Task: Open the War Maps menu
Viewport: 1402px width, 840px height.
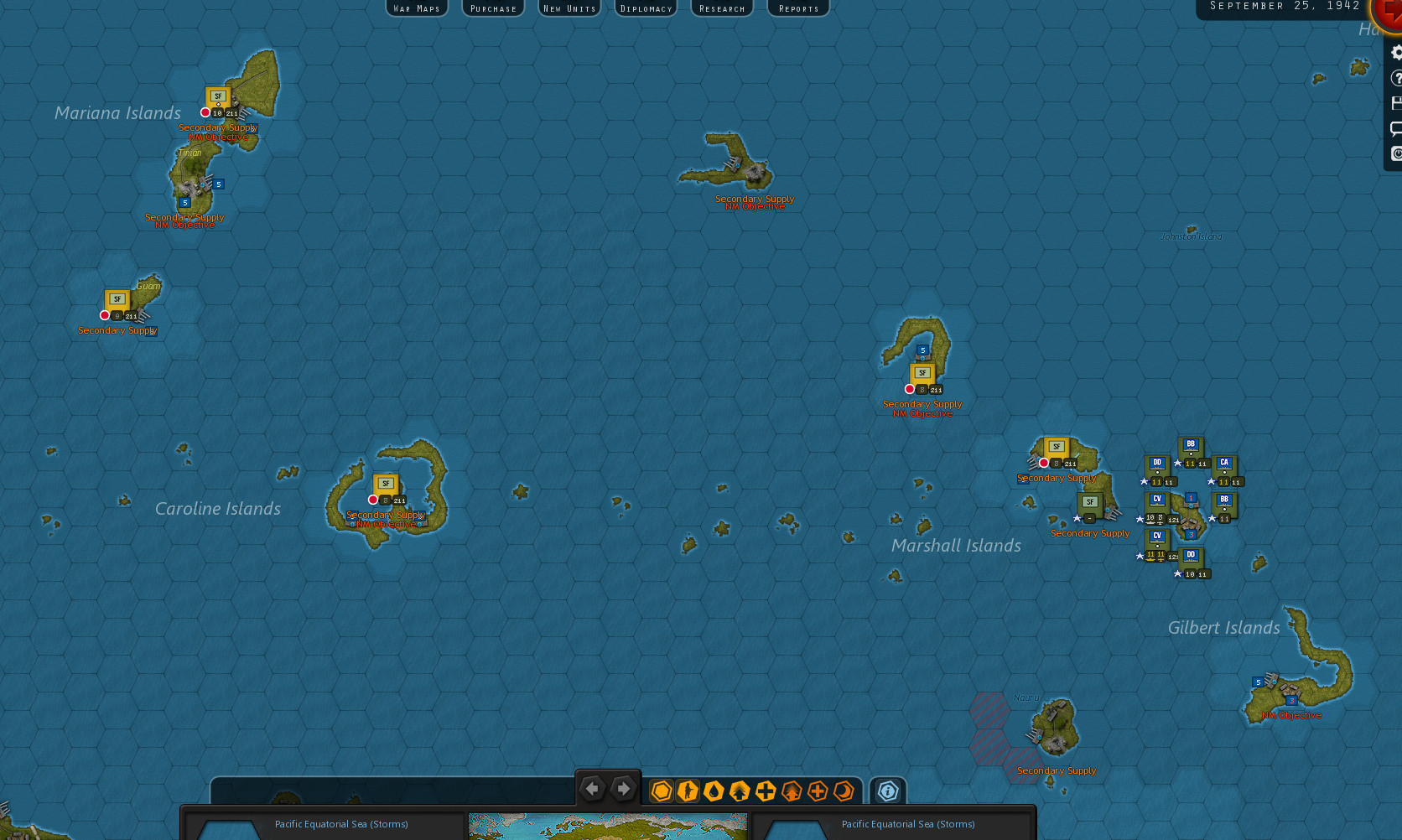Action: point(417,8)
